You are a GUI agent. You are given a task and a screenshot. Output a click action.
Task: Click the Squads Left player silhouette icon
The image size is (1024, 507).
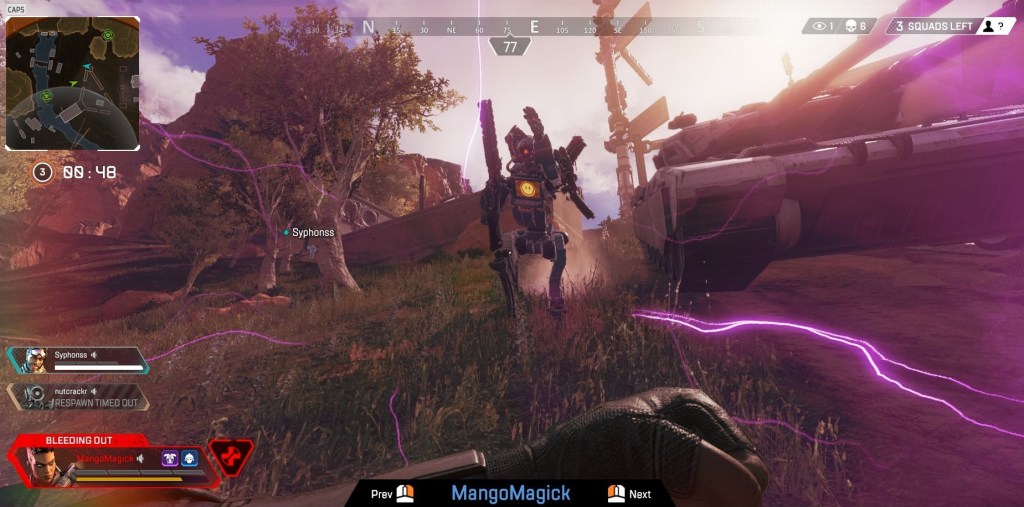click(988, 27)
